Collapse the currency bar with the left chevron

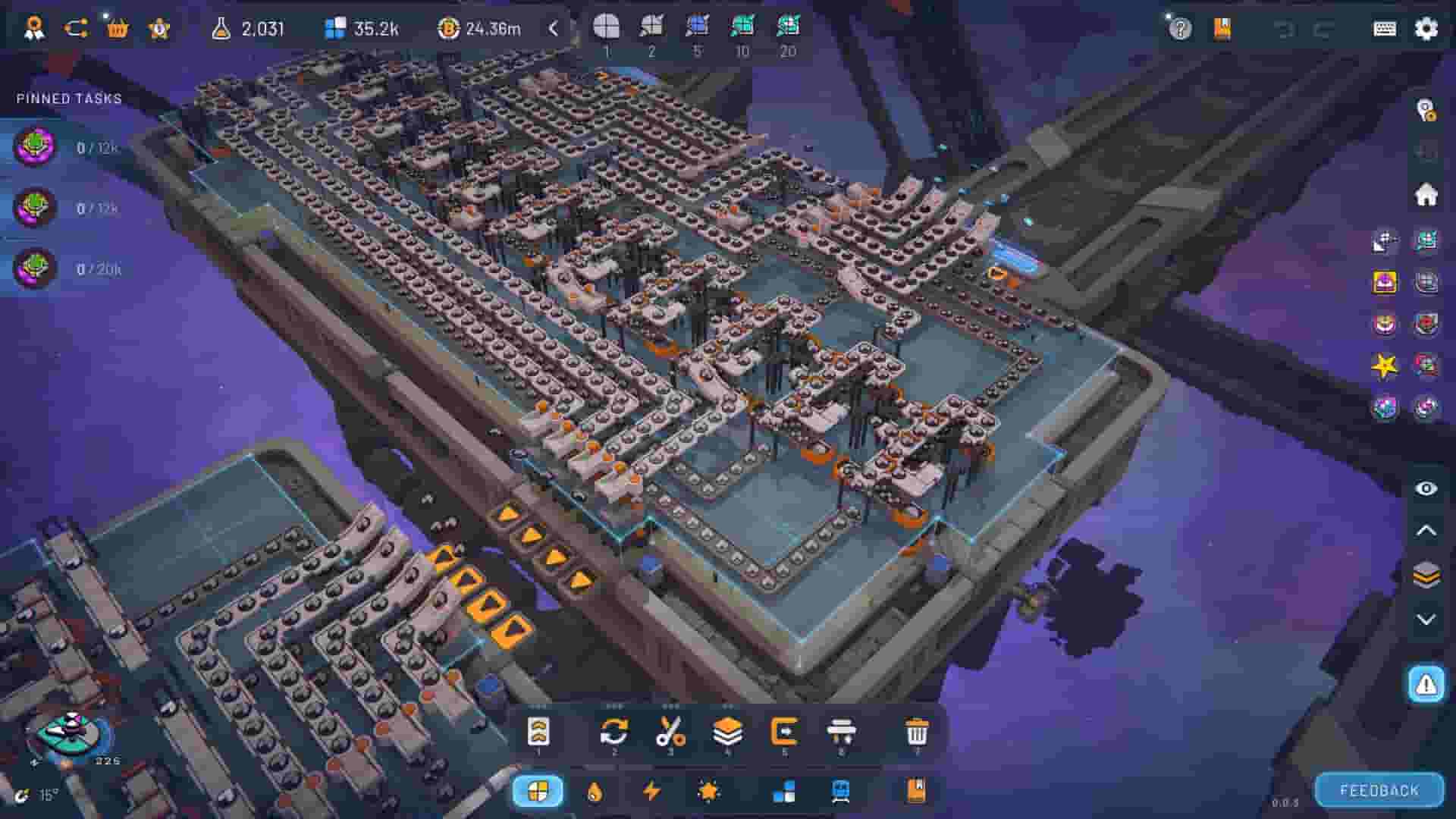553,30
